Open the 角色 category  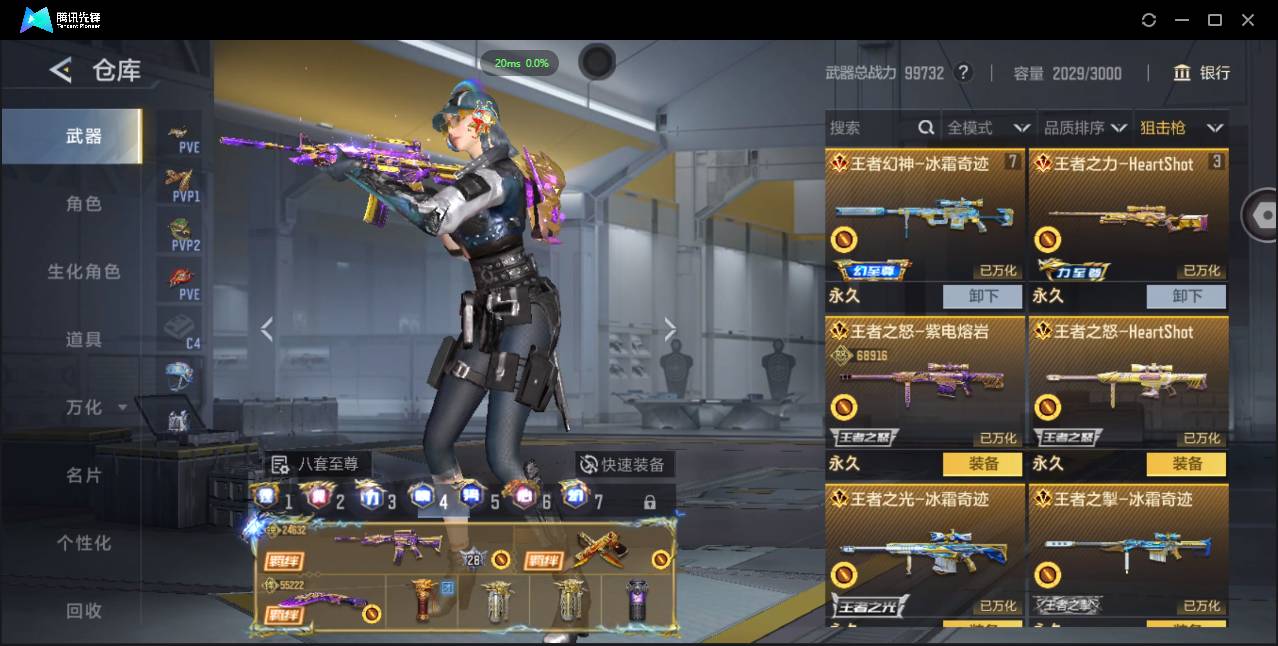pyautogui.click(x=84, y=204)
